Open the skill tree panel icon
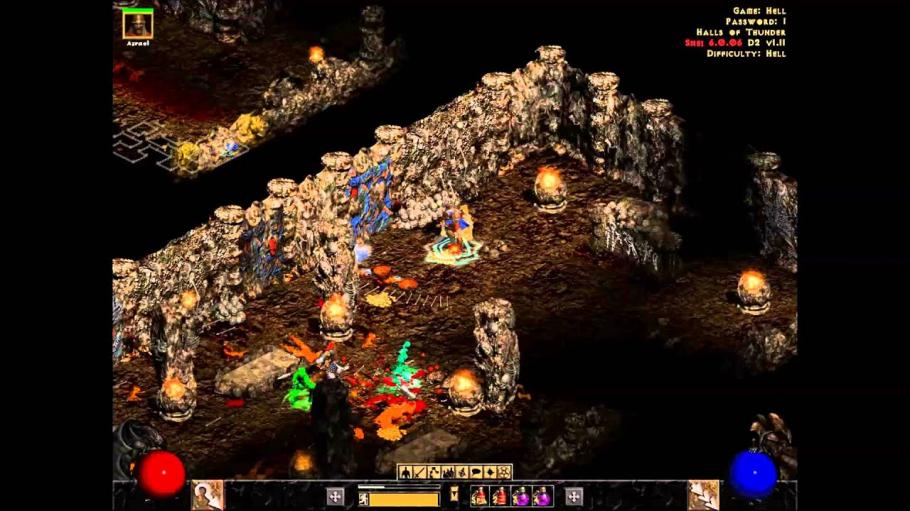Image resolution: width=910 pixels, height=511 pixels. pyautogui.click(x=434, y=472)
